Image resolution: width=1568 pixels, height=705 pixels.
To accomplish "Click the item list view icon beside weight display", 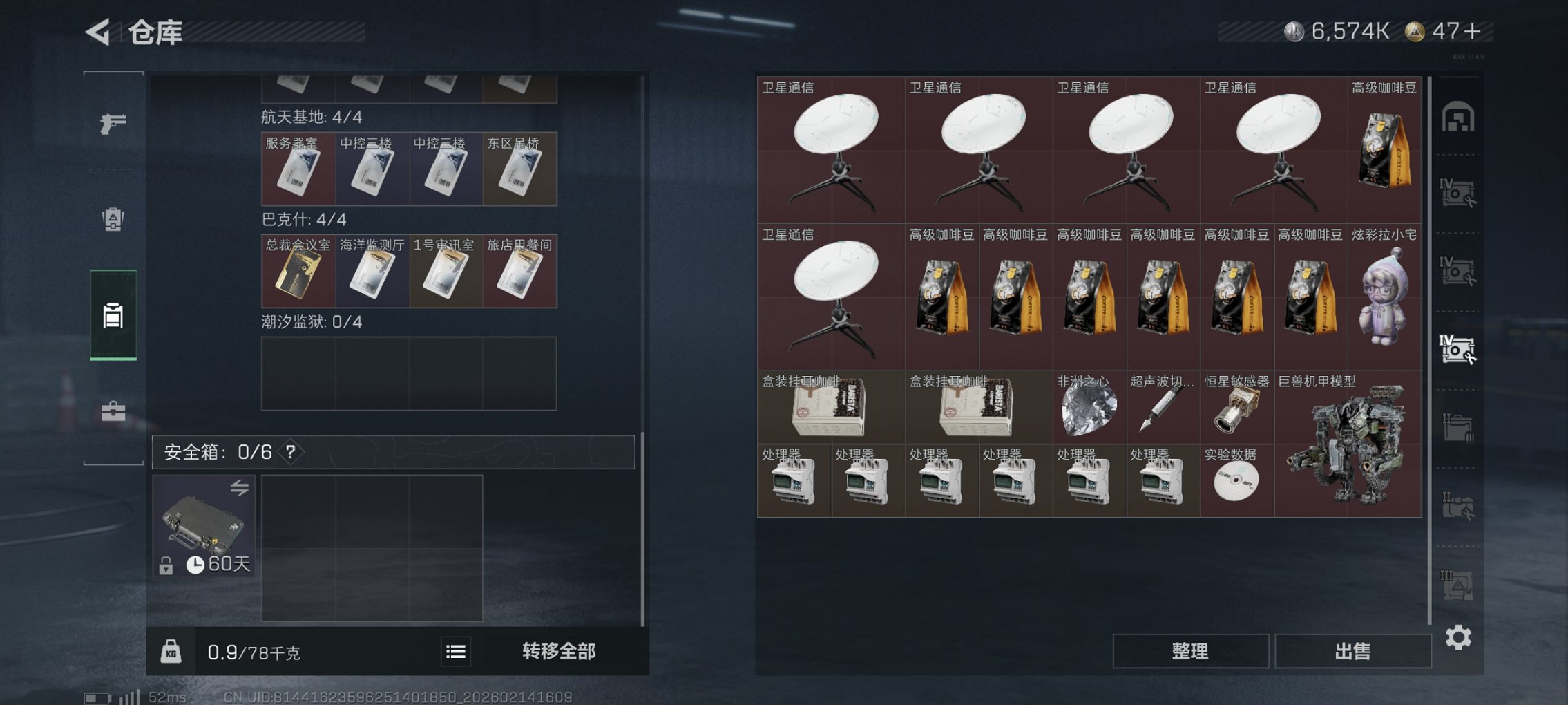I will pyautogui.click(x=457, y=650).
